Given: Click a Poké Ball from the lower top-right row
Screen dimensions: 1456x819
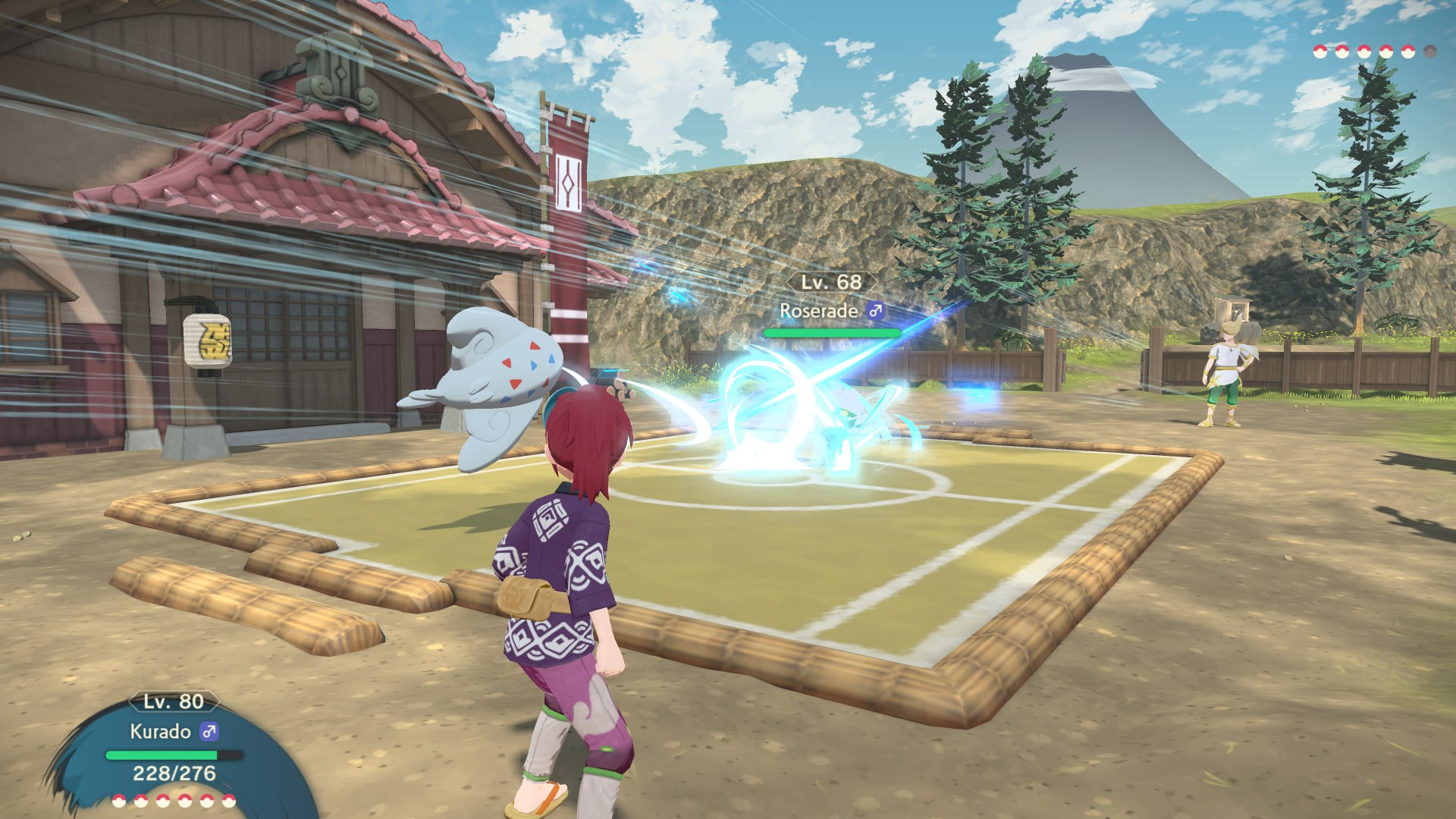Looking at the screenshot, I should pos(1386,52).
